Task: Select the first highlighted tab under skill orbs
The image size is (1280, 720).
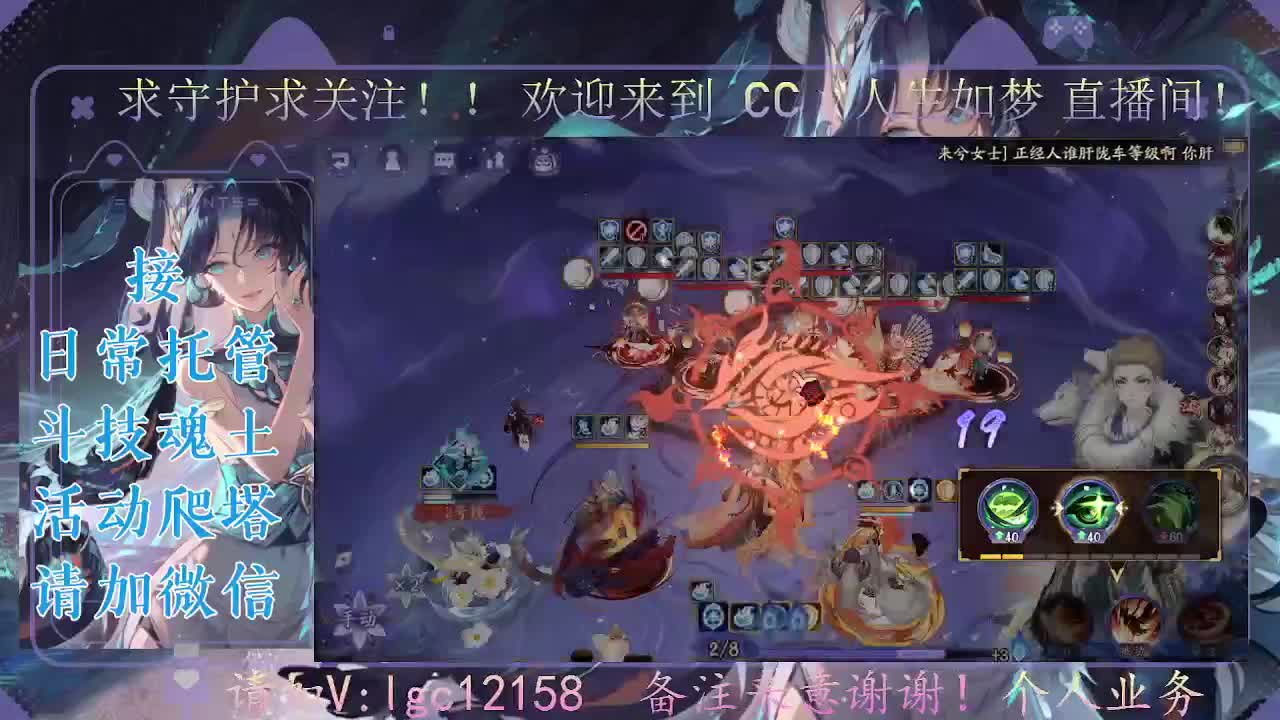Action: click(x=990, y=556)
